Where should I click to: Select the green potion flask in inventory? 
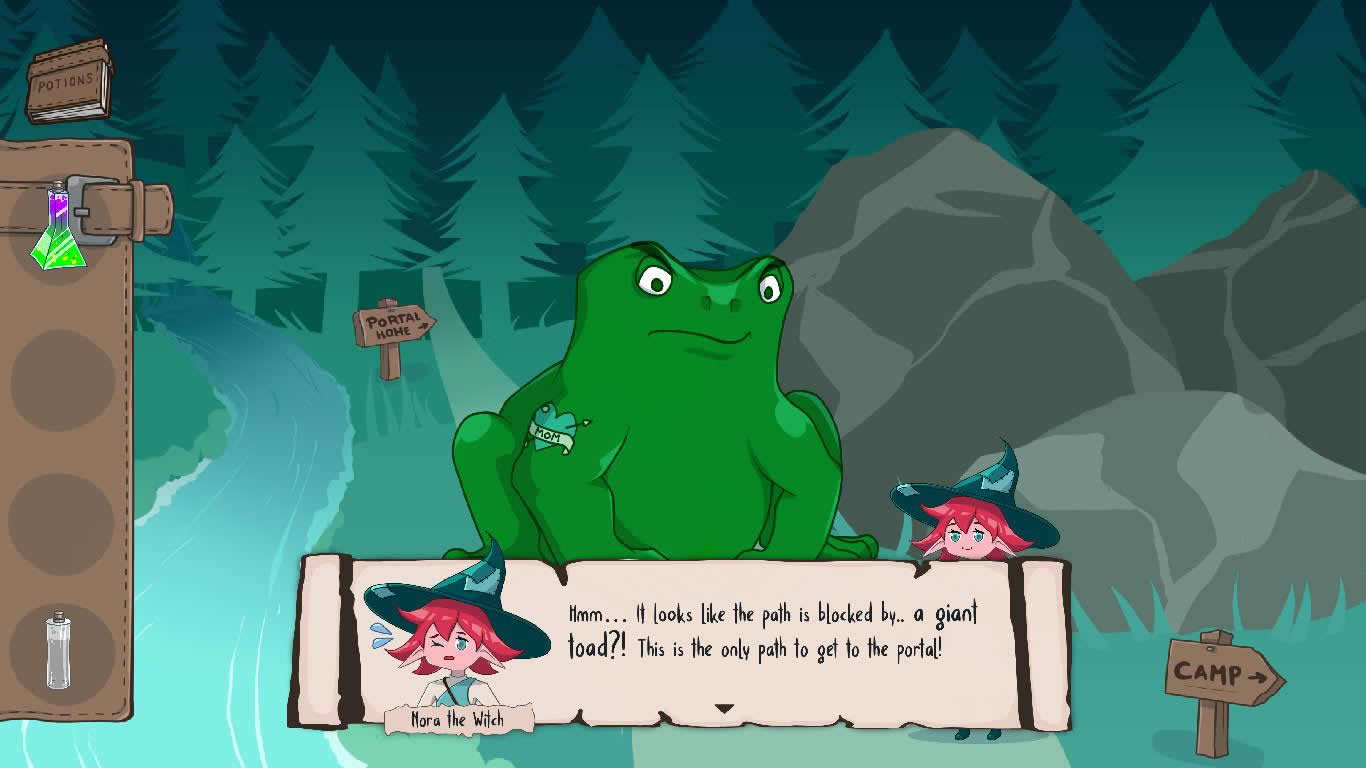pyautogui.click(x=58, y=232)
